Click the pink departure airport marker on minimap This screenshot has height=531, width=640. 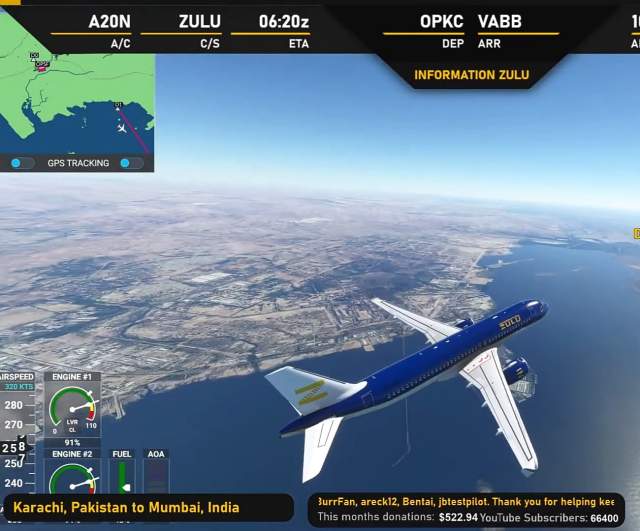click(41, 66)
